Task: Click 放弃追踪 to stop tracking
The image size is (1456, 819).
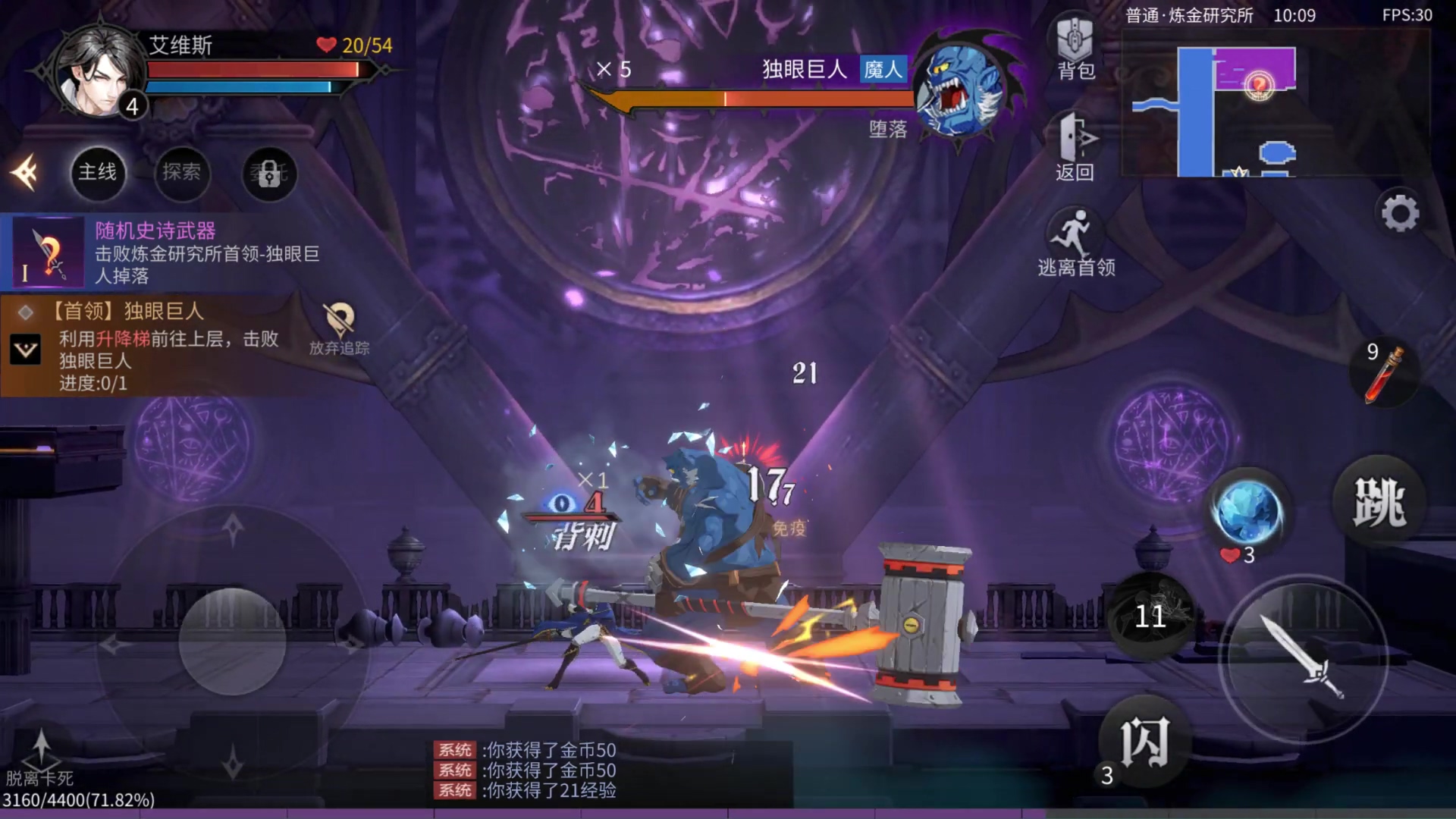Action: coord(339,329)
